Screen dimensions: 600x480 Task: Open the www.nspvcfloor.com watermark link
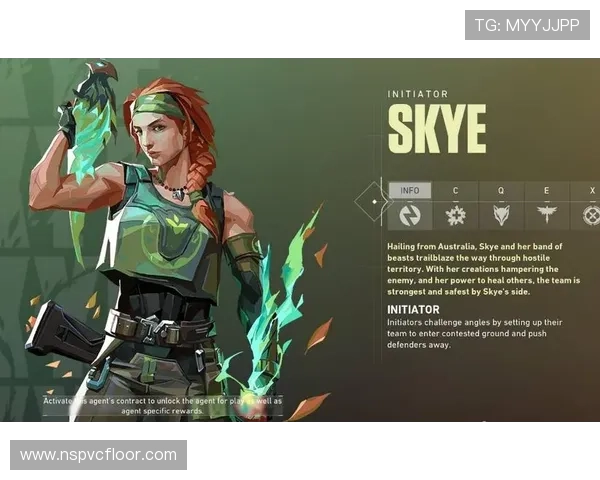pyautogui.click(x=99, y=455)
